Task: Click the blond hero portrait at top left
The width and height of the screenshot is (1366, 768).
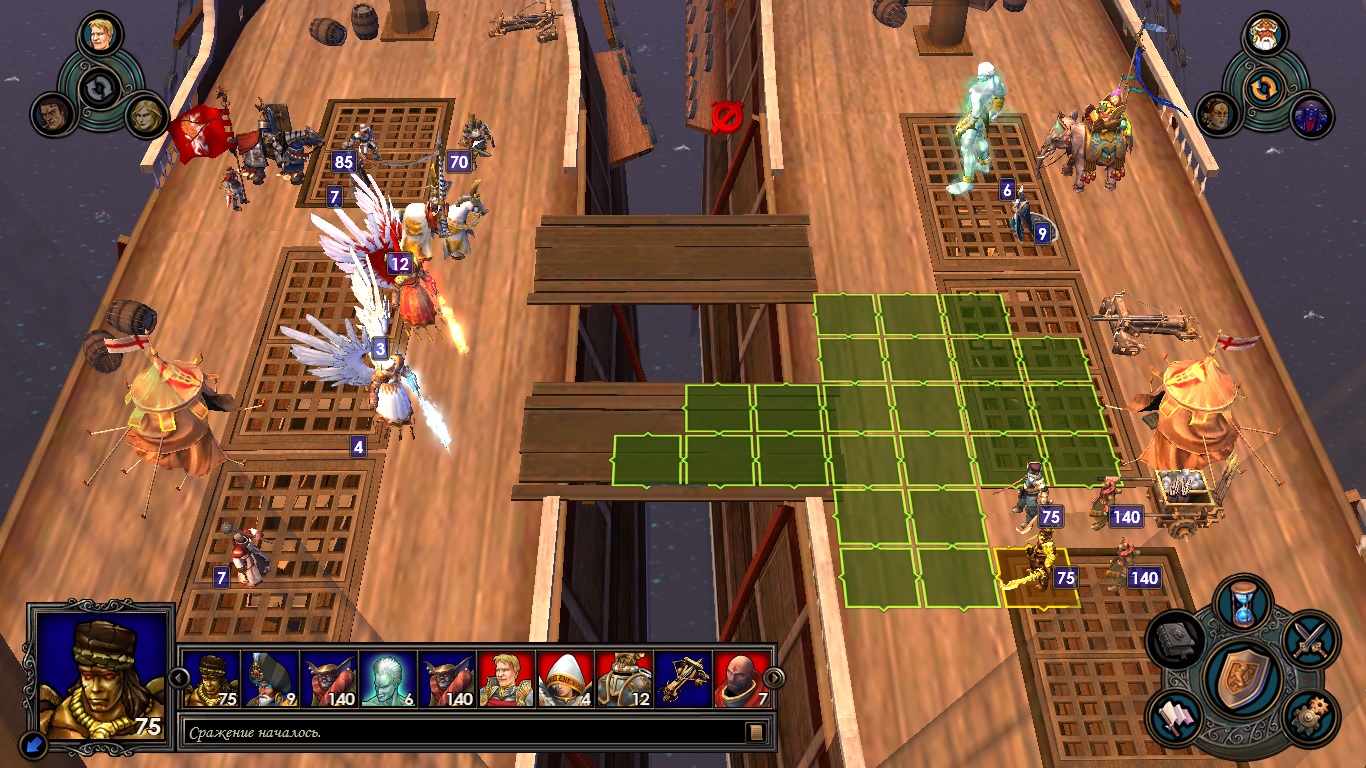Action: tap(100, 36)
